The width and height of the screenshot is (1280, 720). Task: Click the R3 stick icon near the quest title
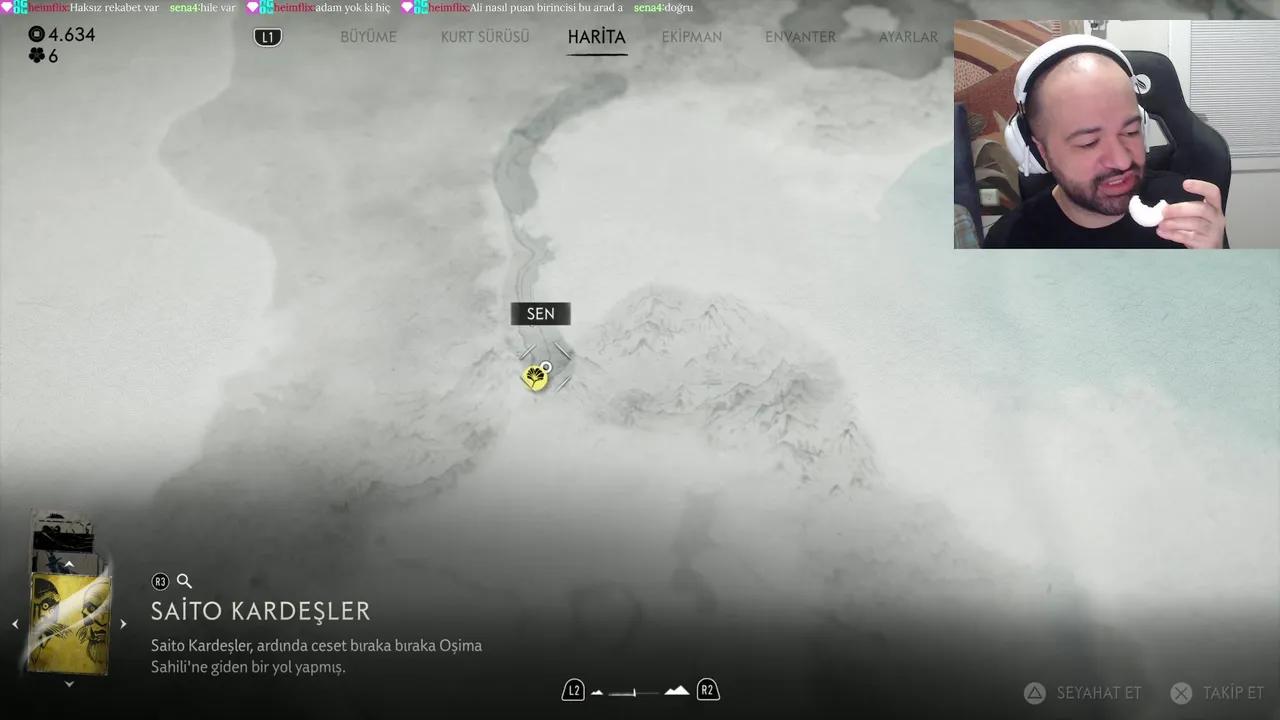[x=160, y=581]
